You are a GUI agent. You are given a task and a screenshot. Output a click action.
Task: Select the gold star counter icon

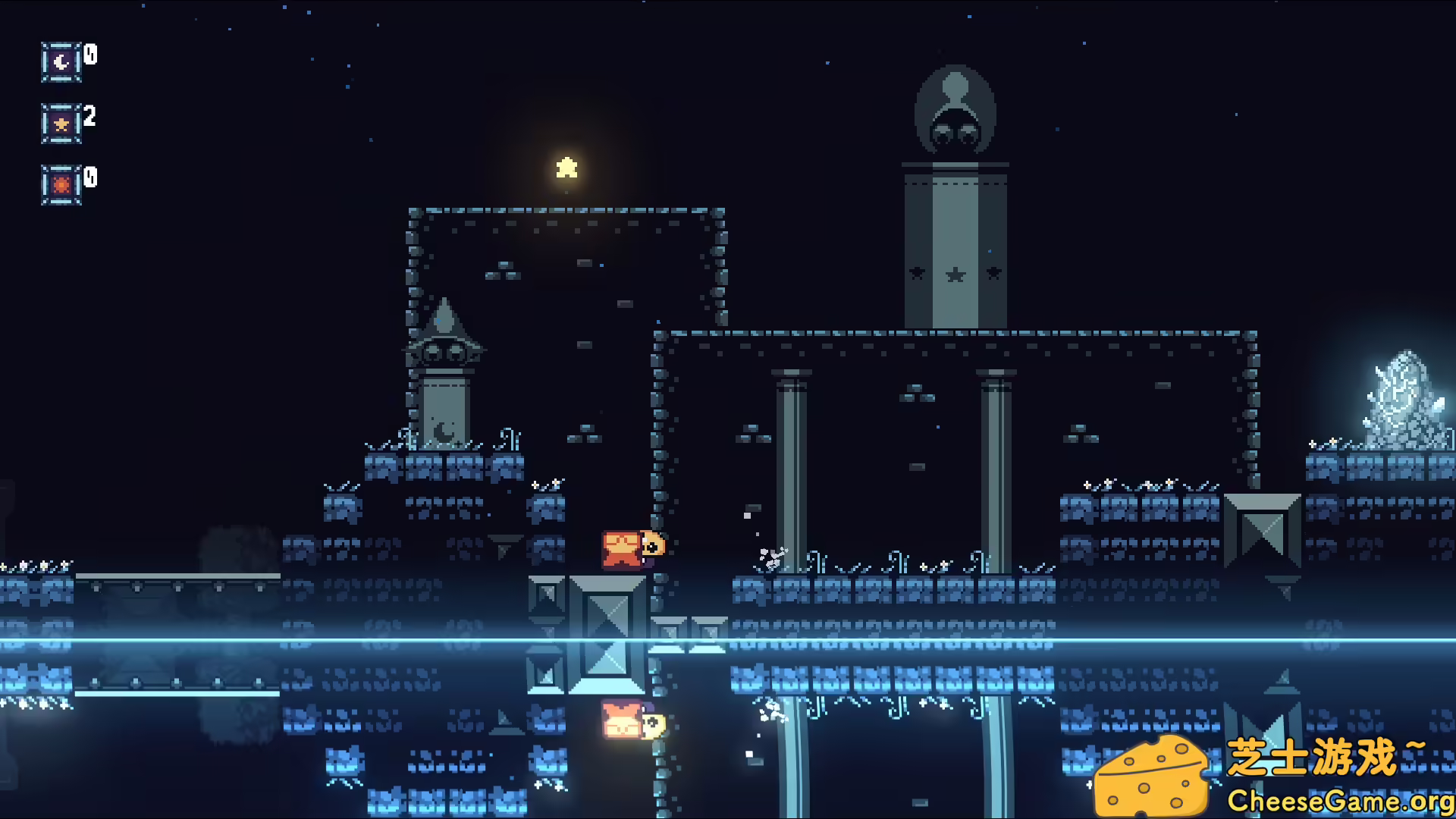point(61,124)
